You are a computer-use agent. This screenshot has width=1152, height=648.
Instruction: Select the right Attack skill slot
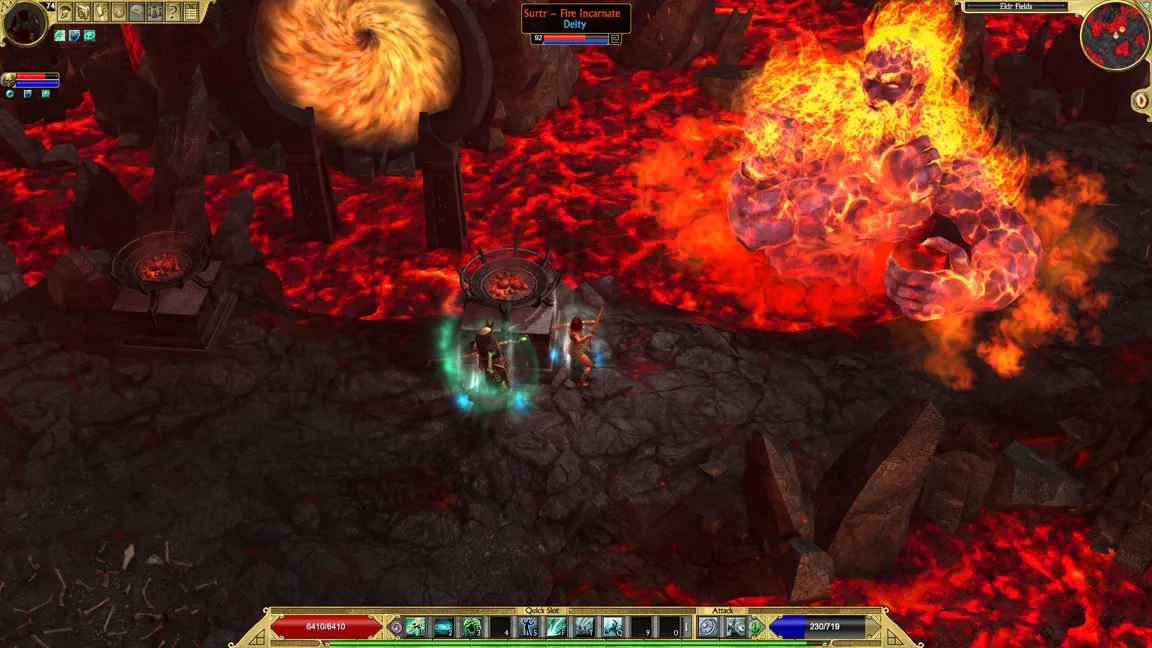click(736, 627)
